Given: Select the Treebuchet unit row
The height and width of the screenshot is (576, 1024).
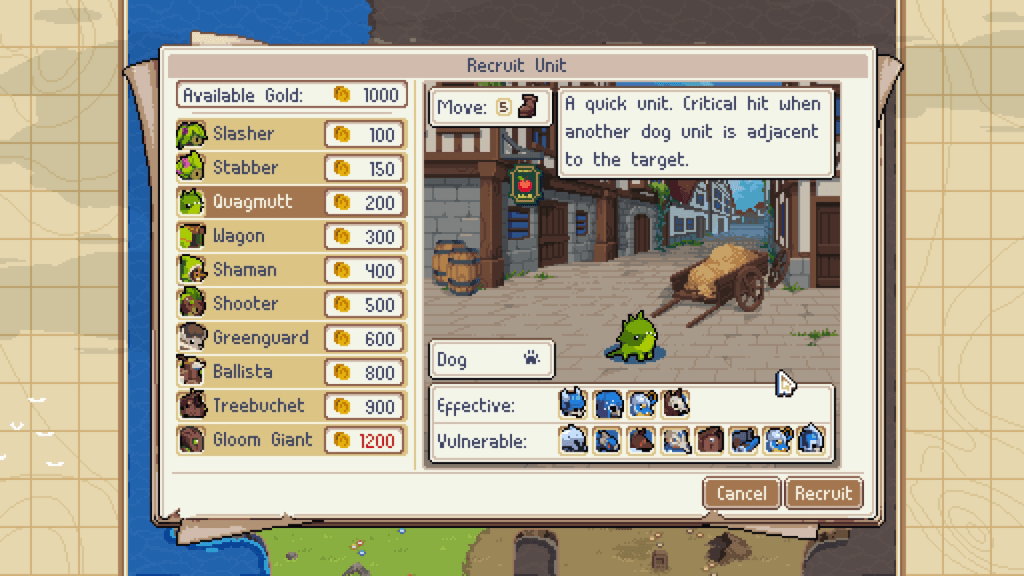Looking at the screenshot, I should [x=291, y=406].
